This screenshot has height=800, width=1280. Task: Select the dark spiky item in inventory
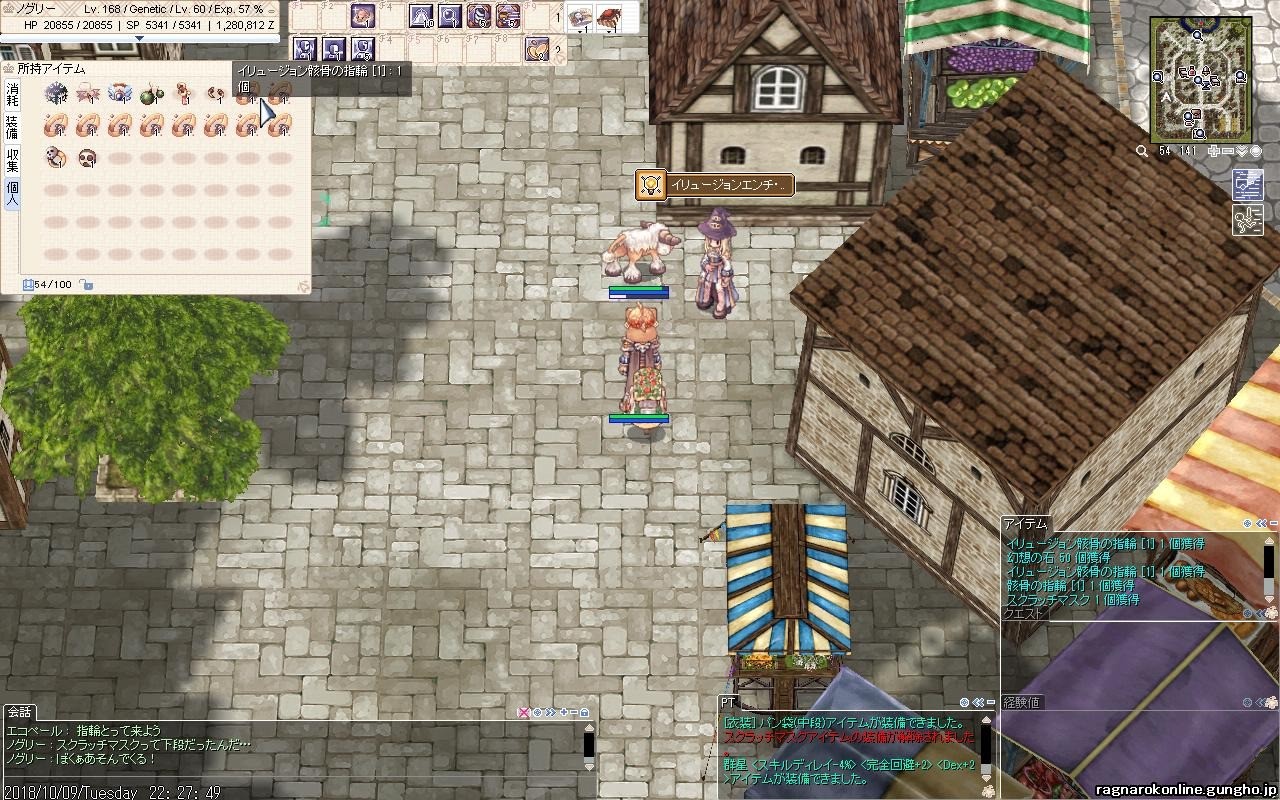click(56, 94)
